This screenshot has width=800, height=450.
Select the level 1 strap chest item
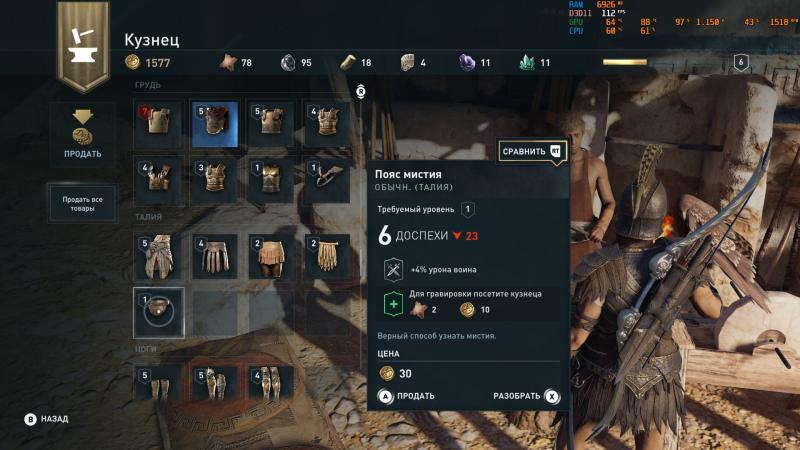click(326, 179)
